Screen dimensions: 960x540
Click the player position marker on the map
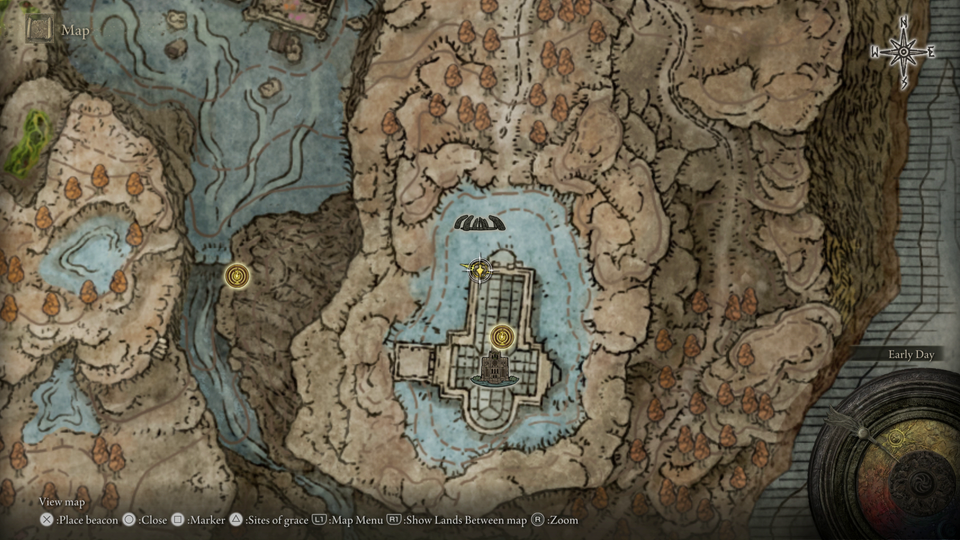pyautogui.click(x=482, y=268)
